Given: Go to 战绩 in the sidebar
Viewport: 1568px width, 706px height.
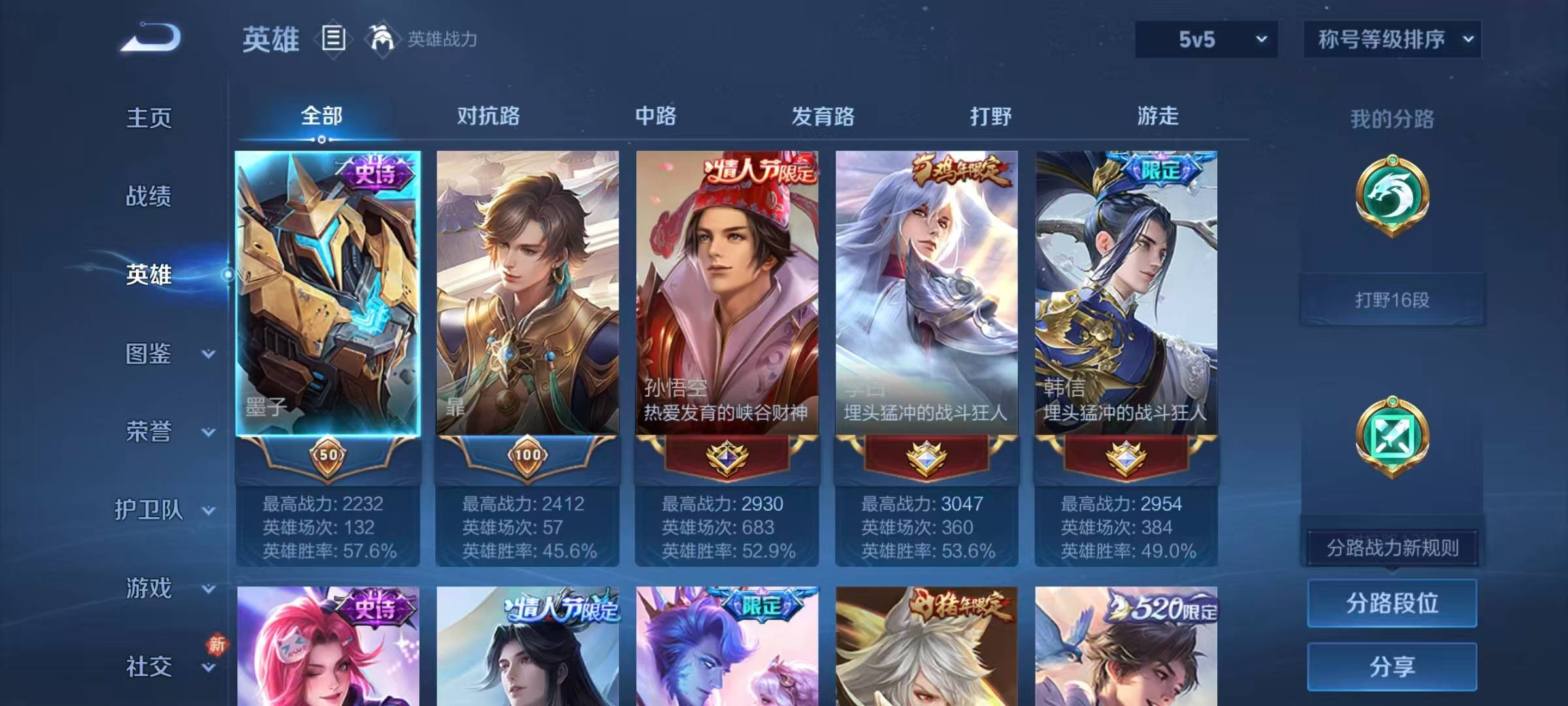Looking at the screenshot, I should click(x=149, y=196).
